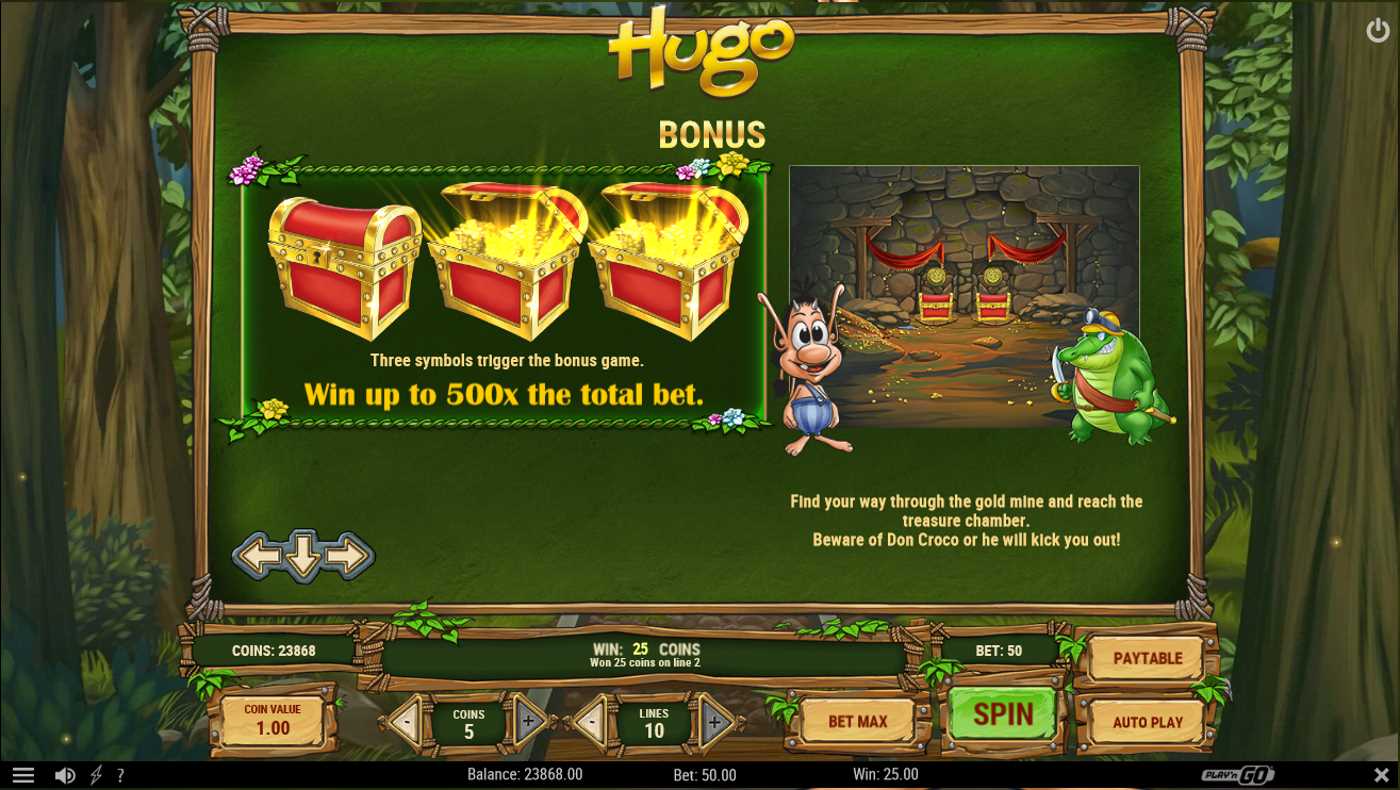Place the maximum bet with BET MAX
1400x790 pixels.
click(857, 722)
